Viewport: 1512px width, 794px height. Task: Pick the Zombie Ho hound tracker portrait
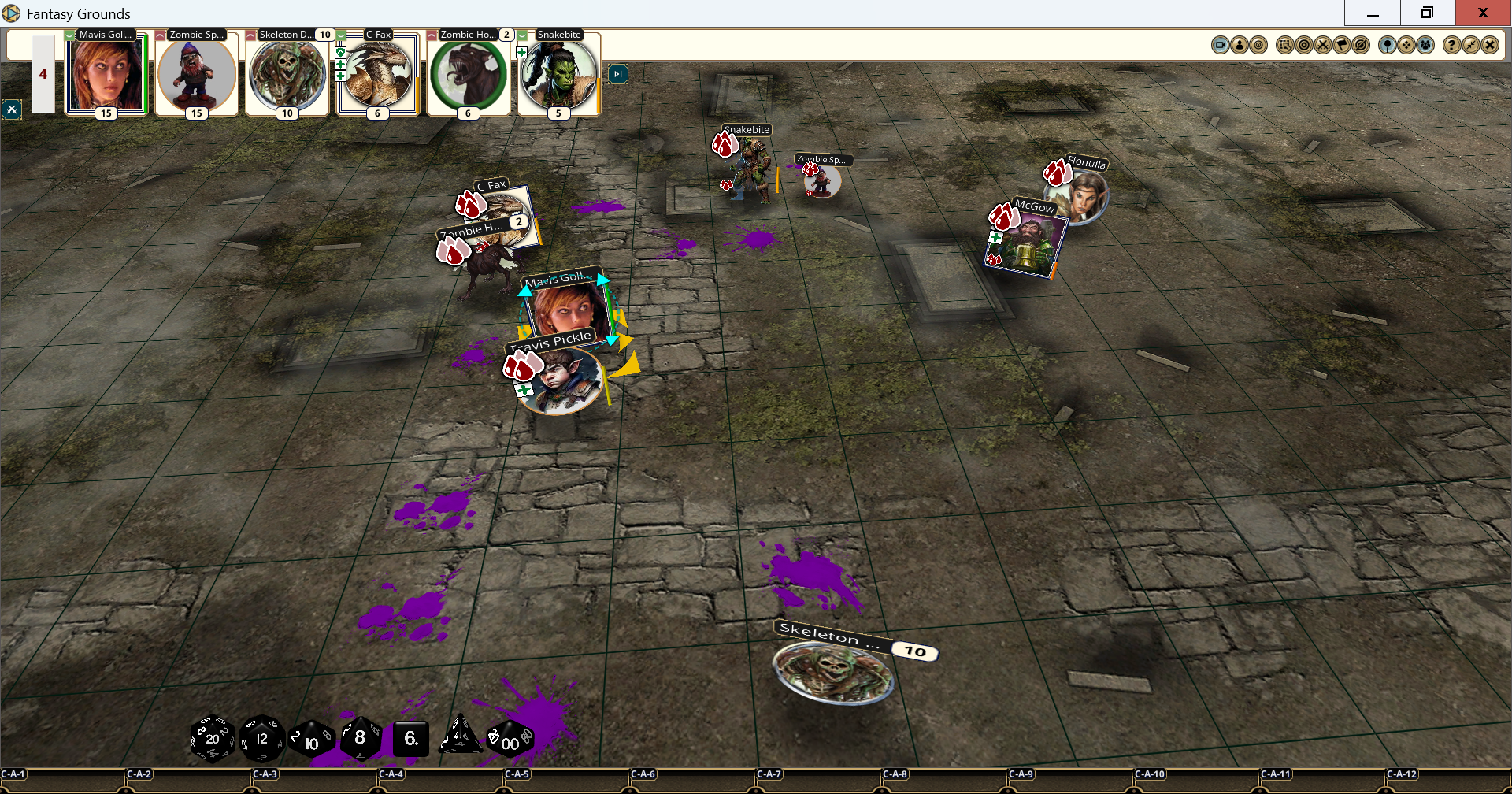468,76
